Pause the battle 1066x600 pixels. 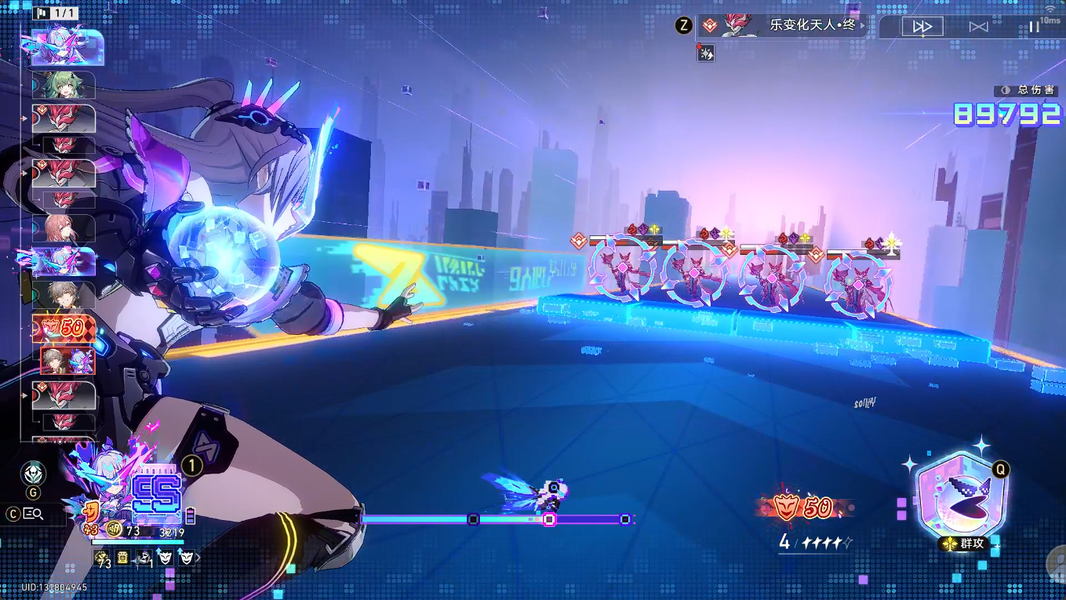pos(1033,27)
